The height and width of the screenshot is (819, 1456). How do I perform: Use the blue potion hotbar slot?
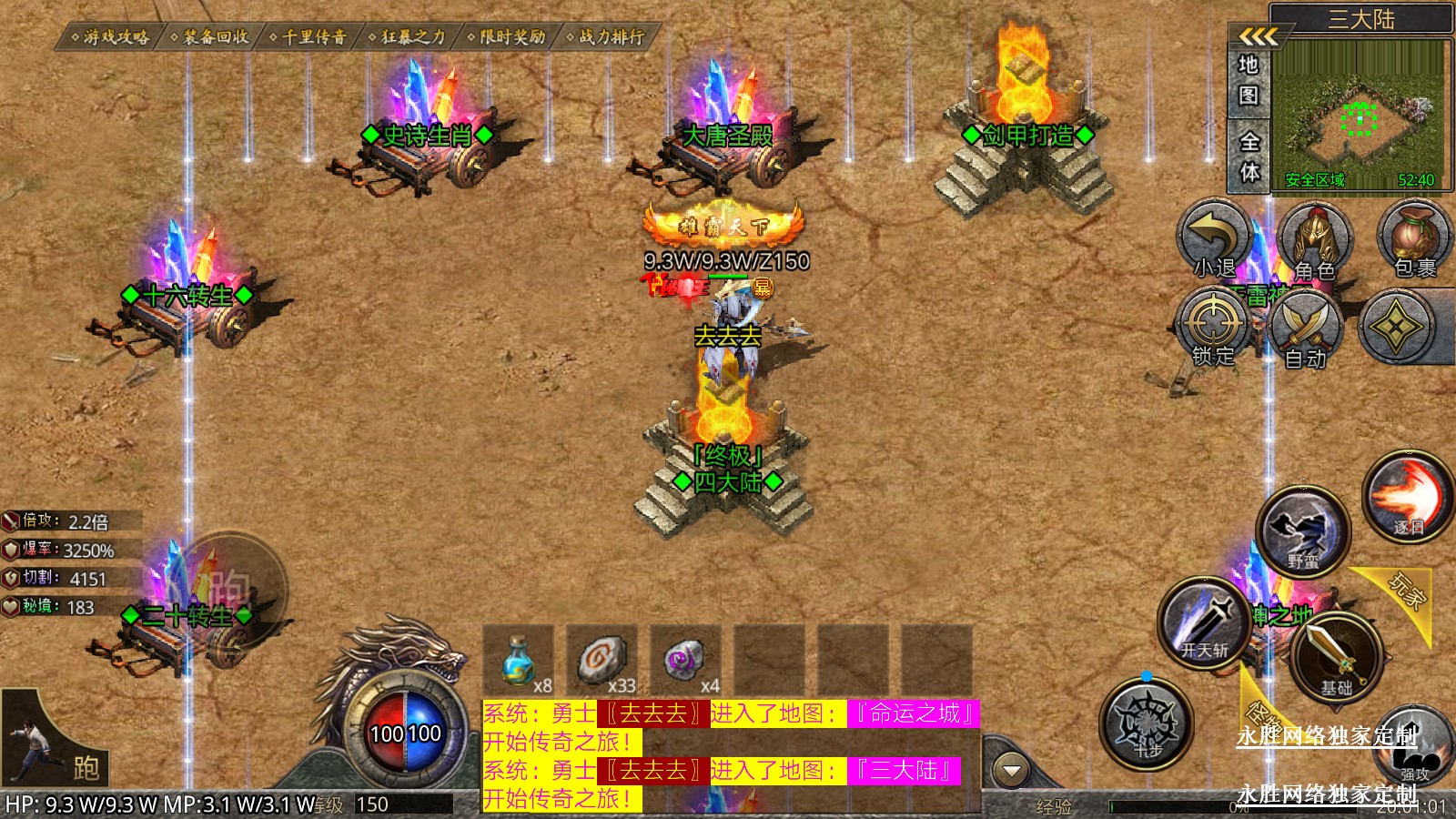click(x=519, y=659)
